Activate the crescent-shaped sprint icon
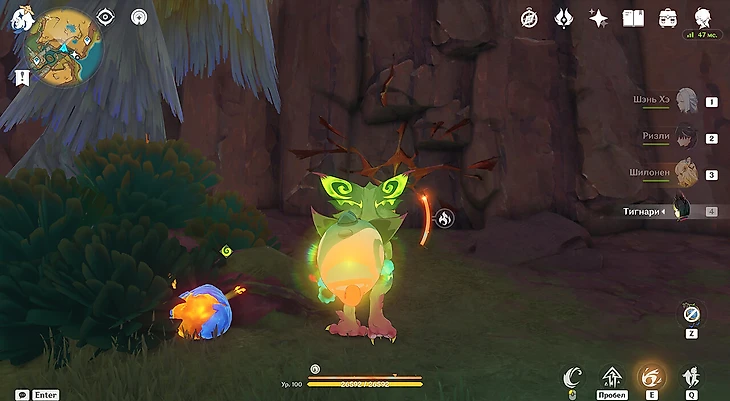This screenshot has width=730, height=401. (x=572, y=377)
